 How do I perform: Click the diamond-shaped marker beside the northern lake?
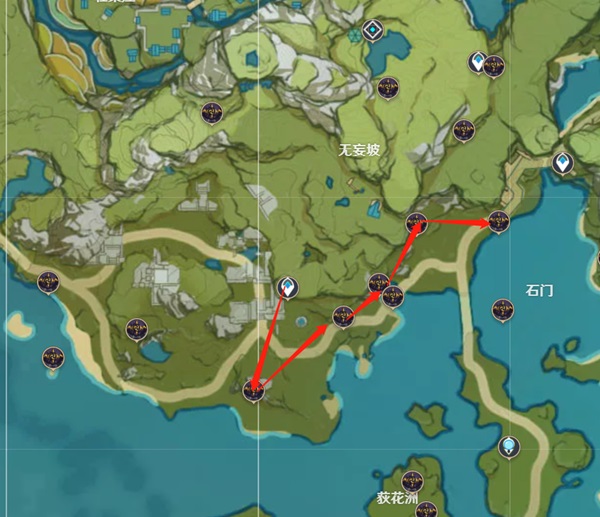373,30
